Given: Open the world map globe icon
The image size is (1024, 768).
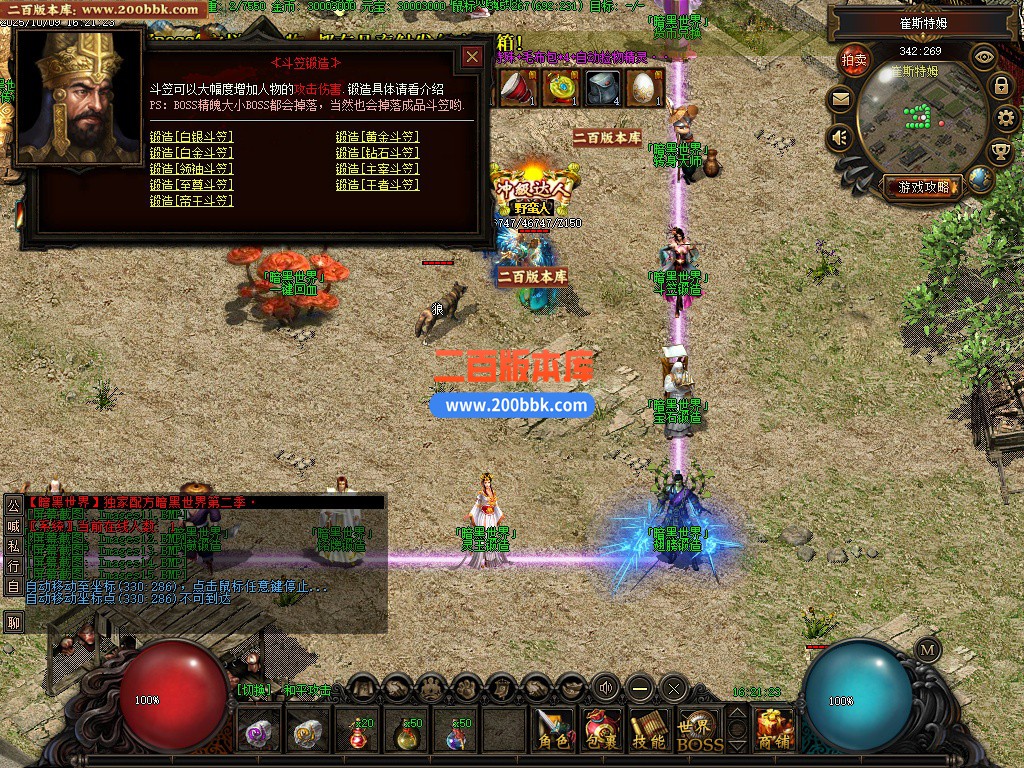Looking at the screenshot, I should point(980,179).
